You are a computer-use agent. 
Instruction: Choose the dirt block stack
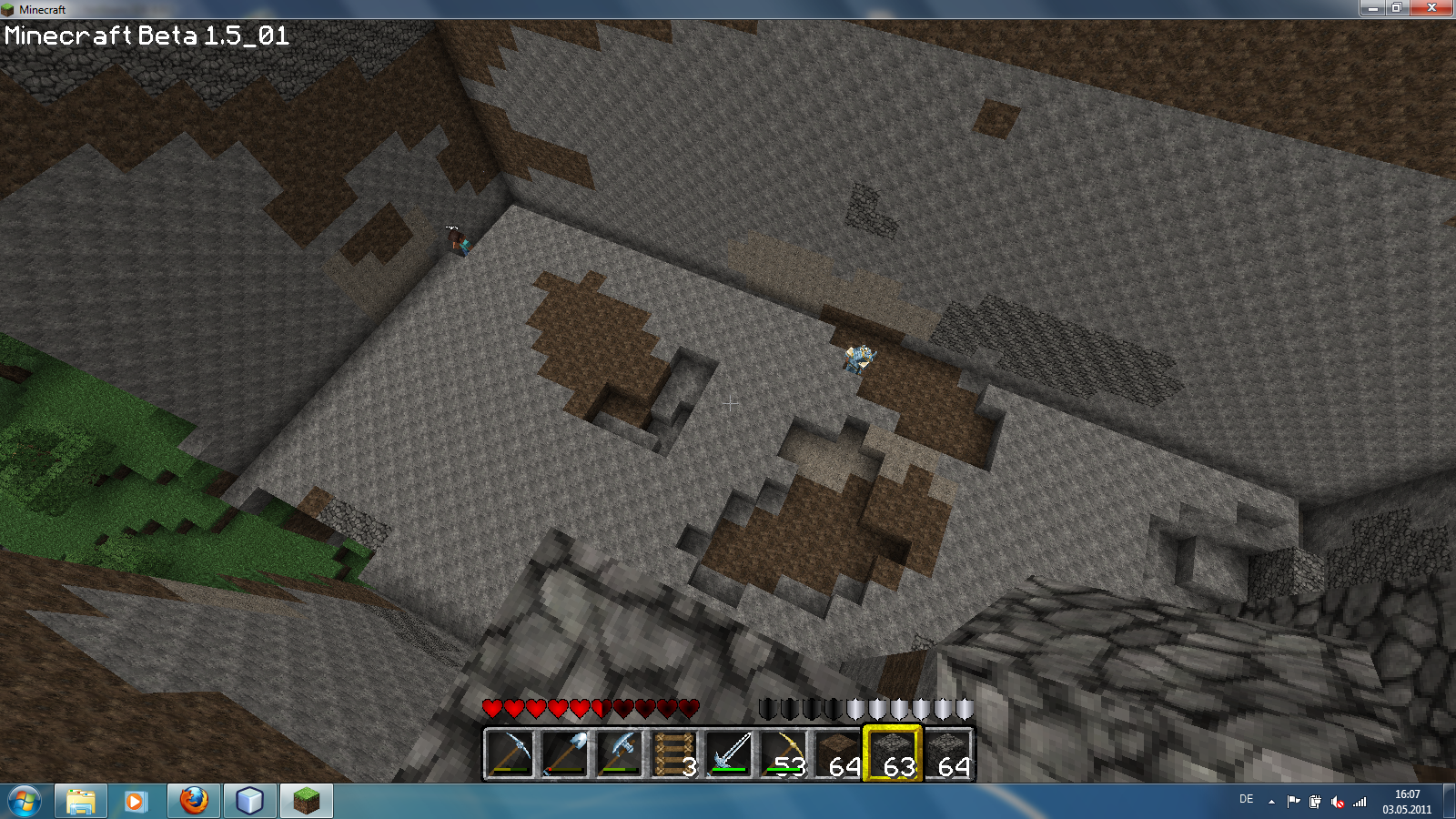tap(837, 753)
